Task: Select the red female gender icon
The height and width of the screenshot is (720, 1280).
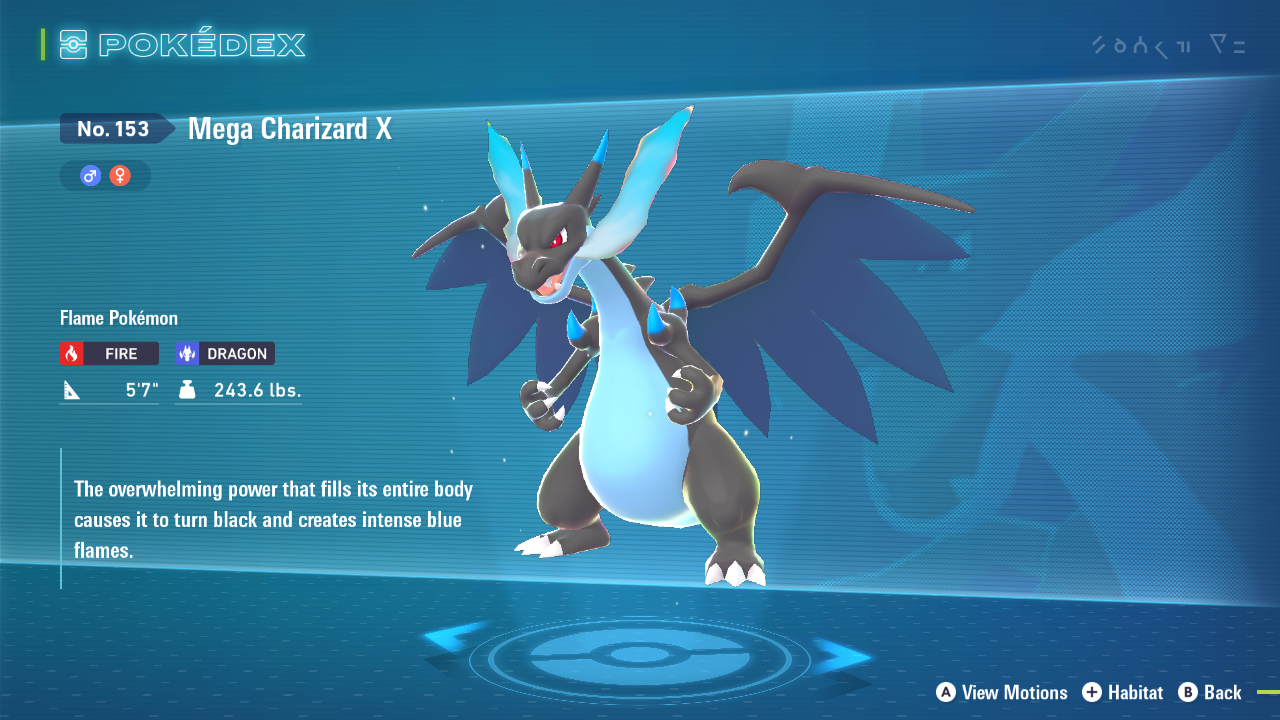Action: point(120,176)
